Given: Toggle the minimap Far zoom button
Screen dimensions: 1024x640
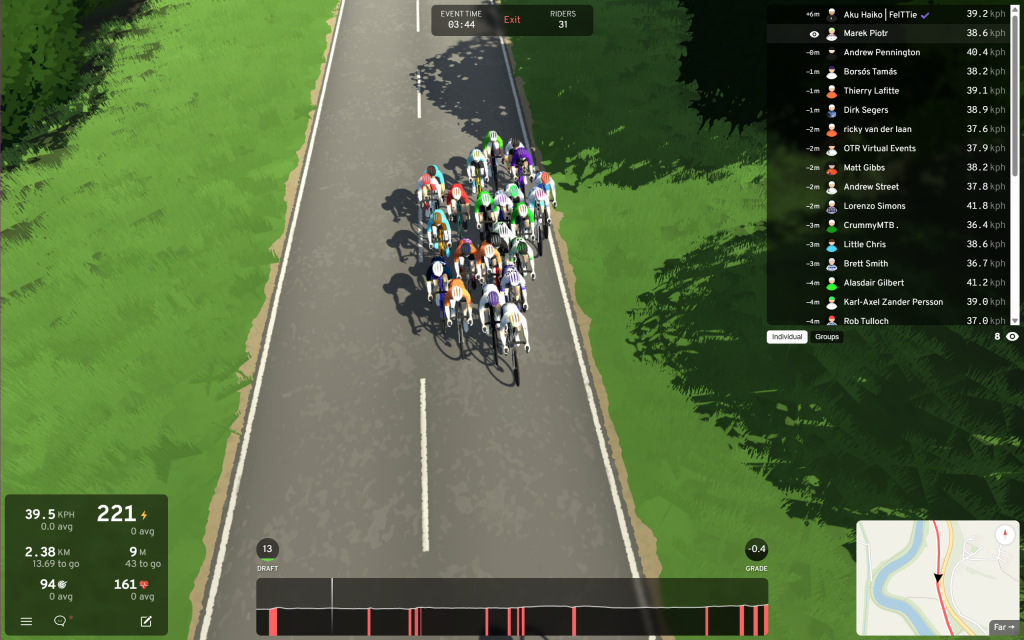Looking at the screenshot, I should coord(1003,627).
